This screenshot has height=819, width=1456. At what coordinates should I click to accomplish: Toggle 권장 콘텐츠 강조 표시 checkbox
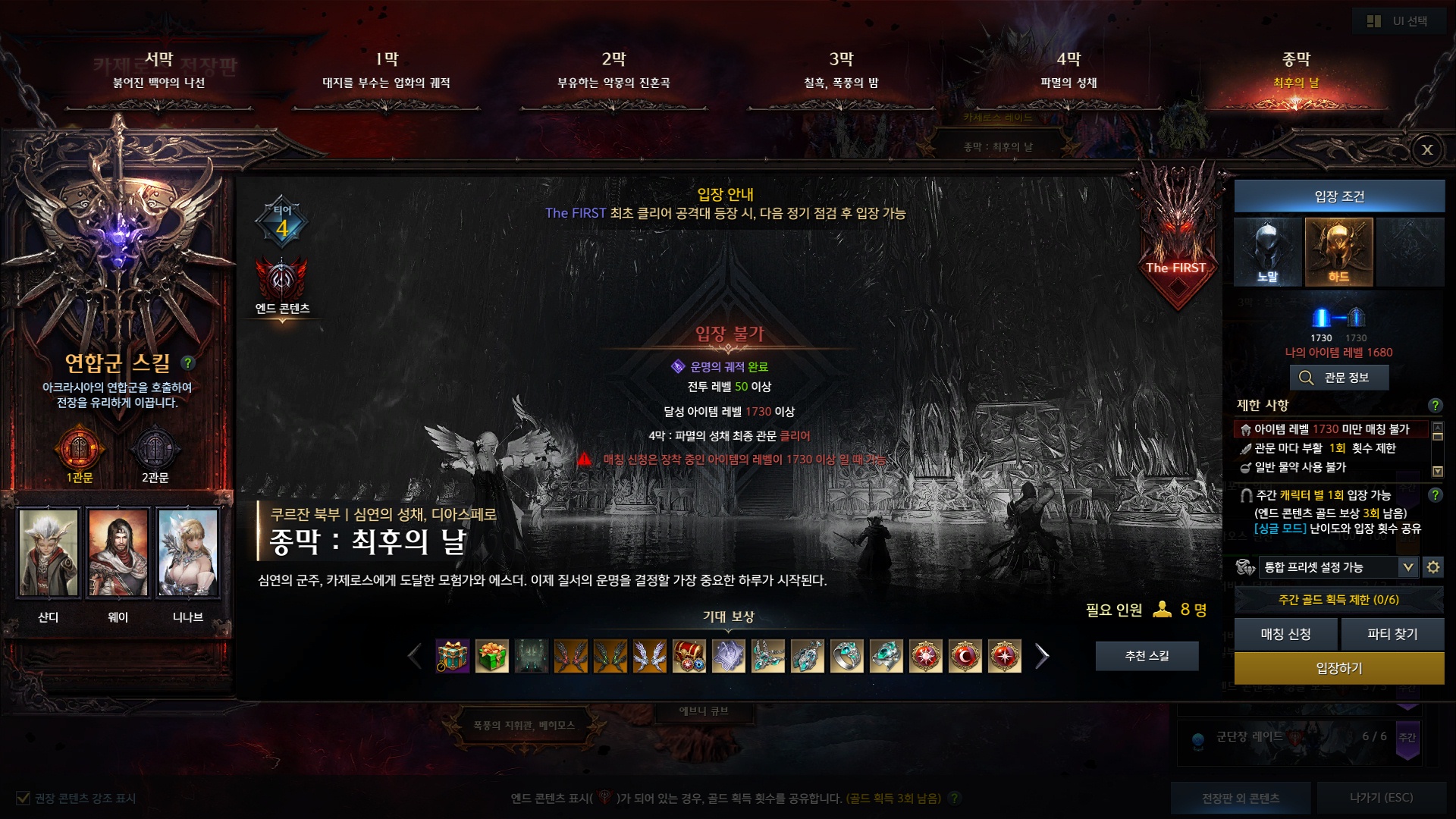pos(24,798)
